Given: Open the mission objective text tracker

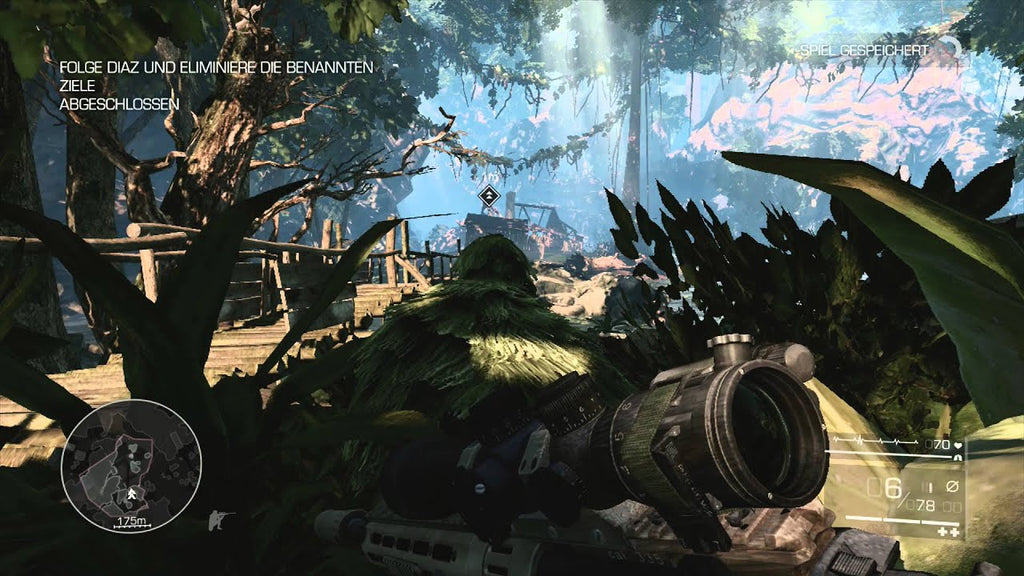Looking at the screenshot, I should point(216,85).
